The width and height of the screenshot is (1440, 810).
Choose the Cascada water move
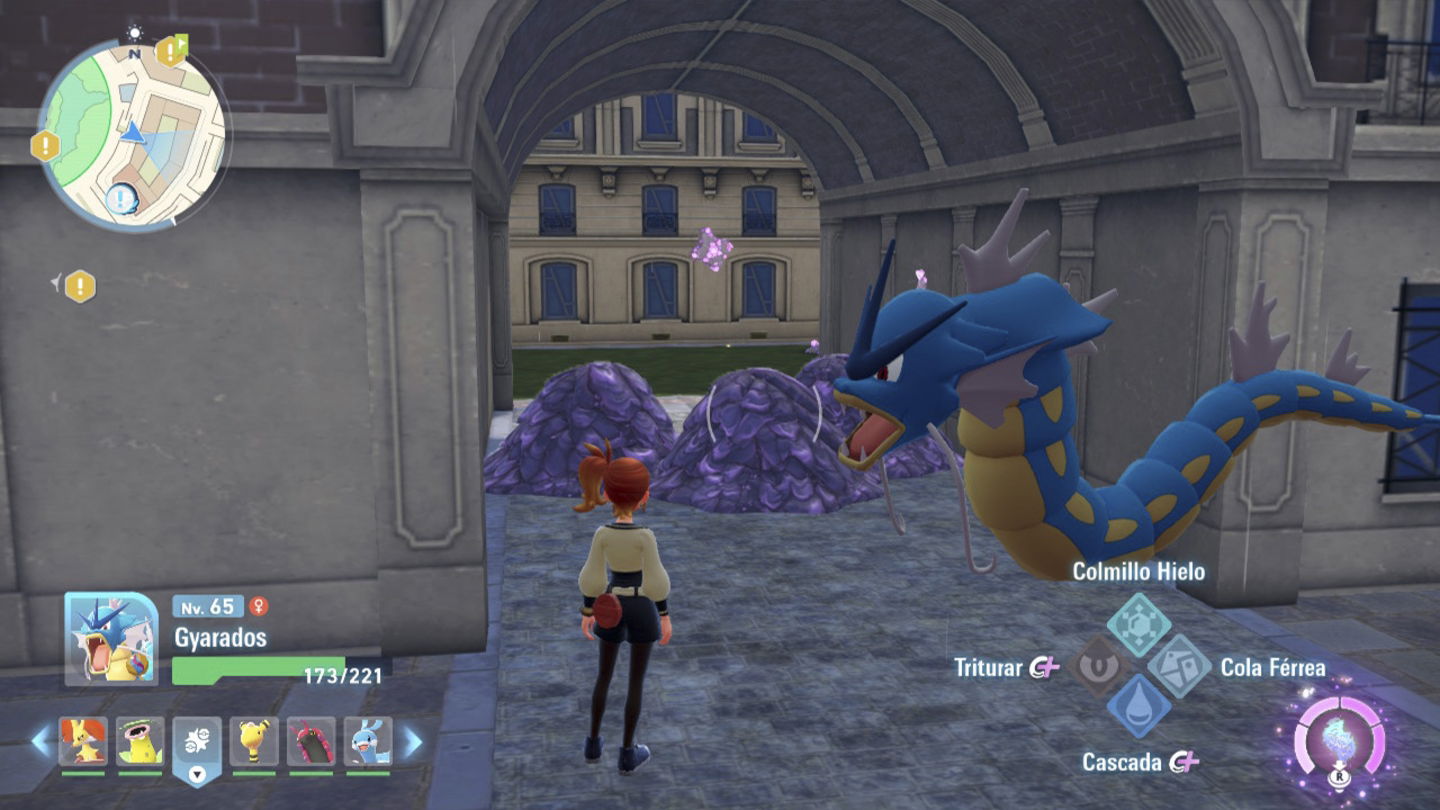(x=1139, y=707)
